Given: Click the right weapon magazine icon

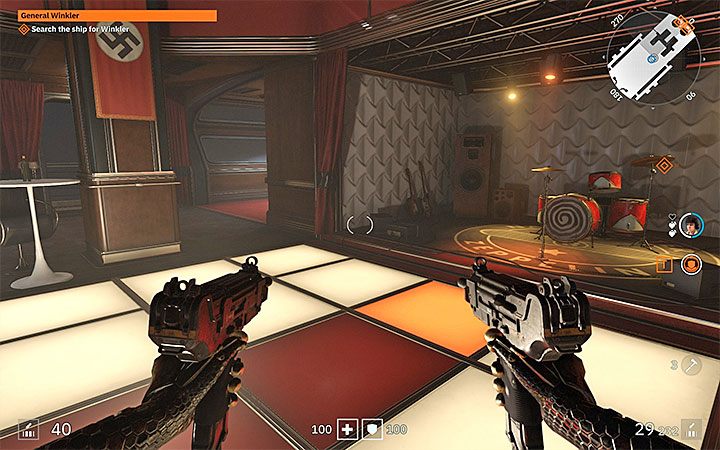Looking at the screenshot, I should [x=691, y=430].
